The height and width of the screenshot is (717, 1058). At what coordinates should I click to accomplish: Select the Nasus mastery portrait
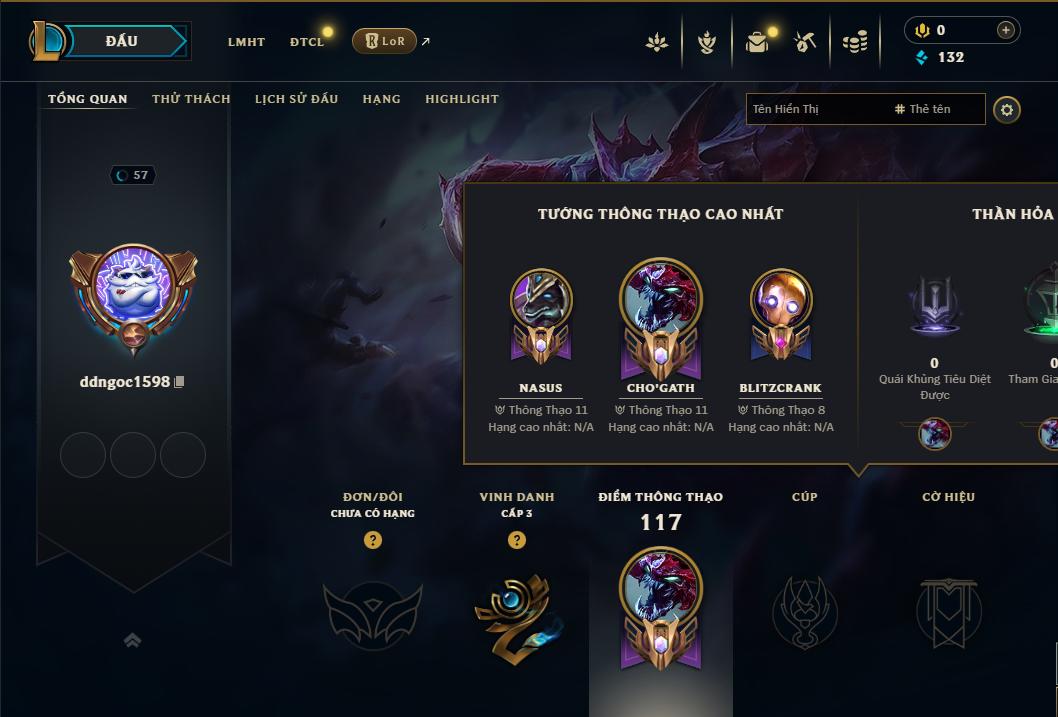pos(541,312)
